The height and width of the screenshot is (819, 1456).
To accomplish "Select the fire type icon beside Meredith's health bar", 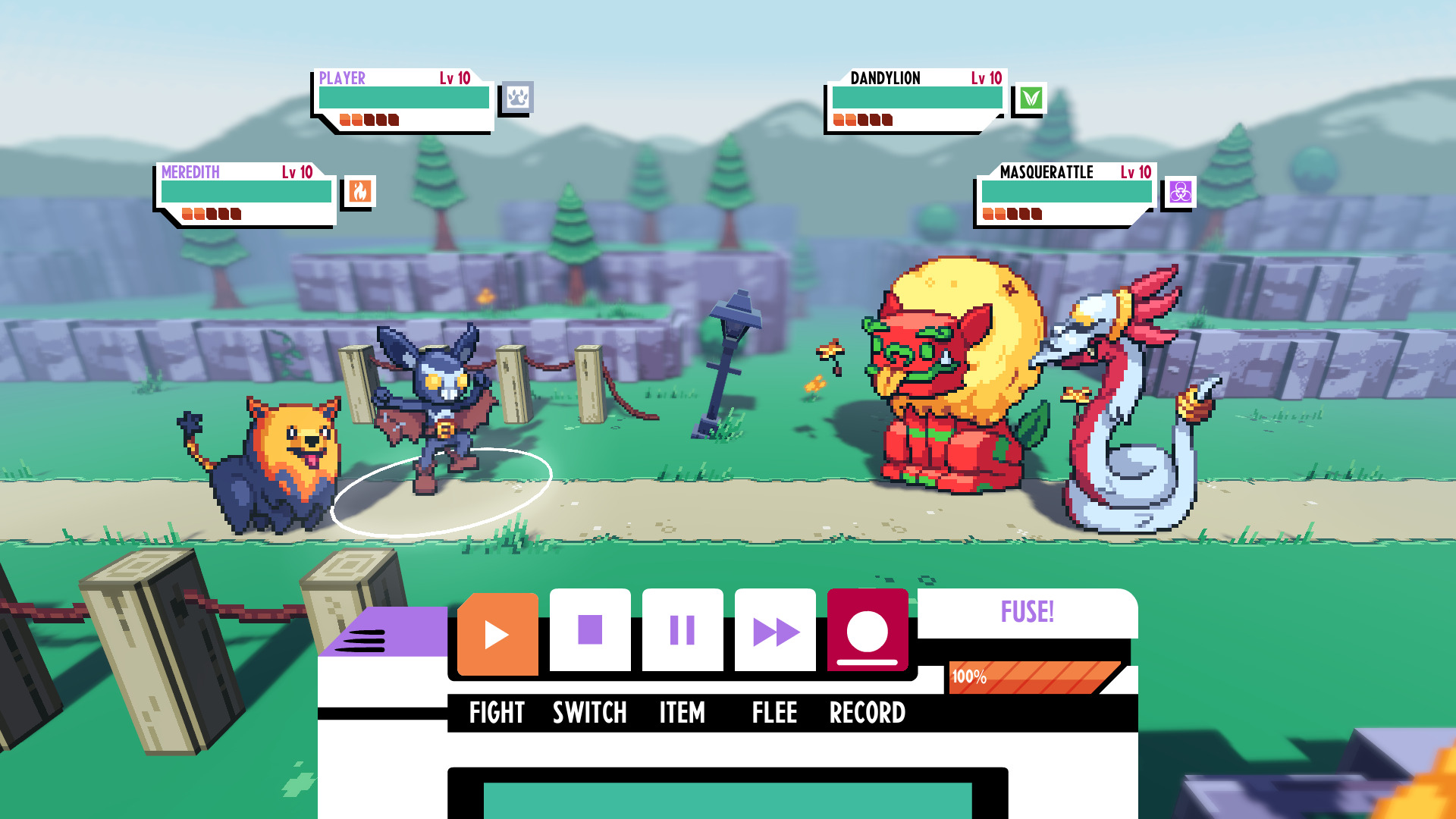I will click(359, 192).
